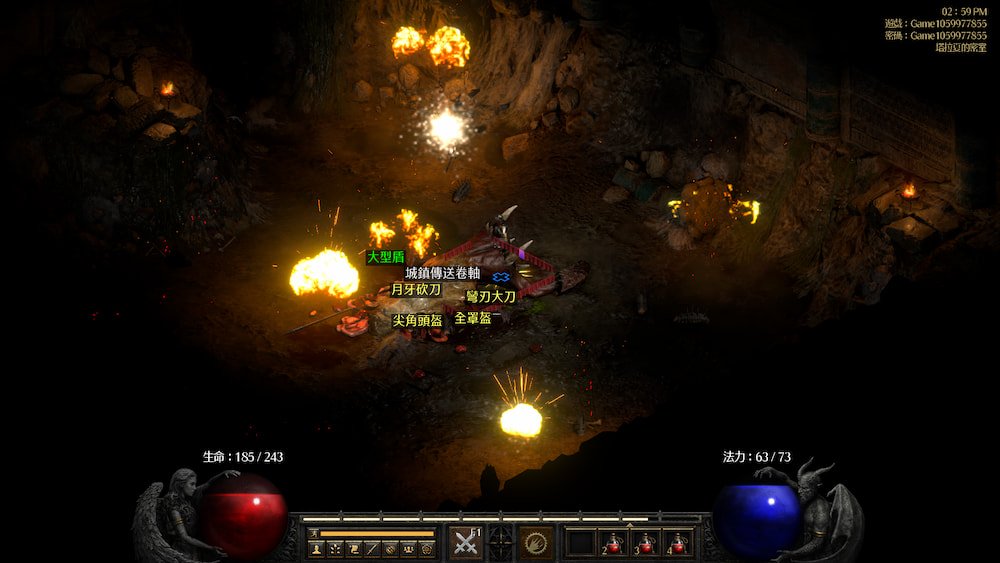Grab the 尖角頭盔 helmet label
Viewport: 1000px width, 563px height.
417,321
